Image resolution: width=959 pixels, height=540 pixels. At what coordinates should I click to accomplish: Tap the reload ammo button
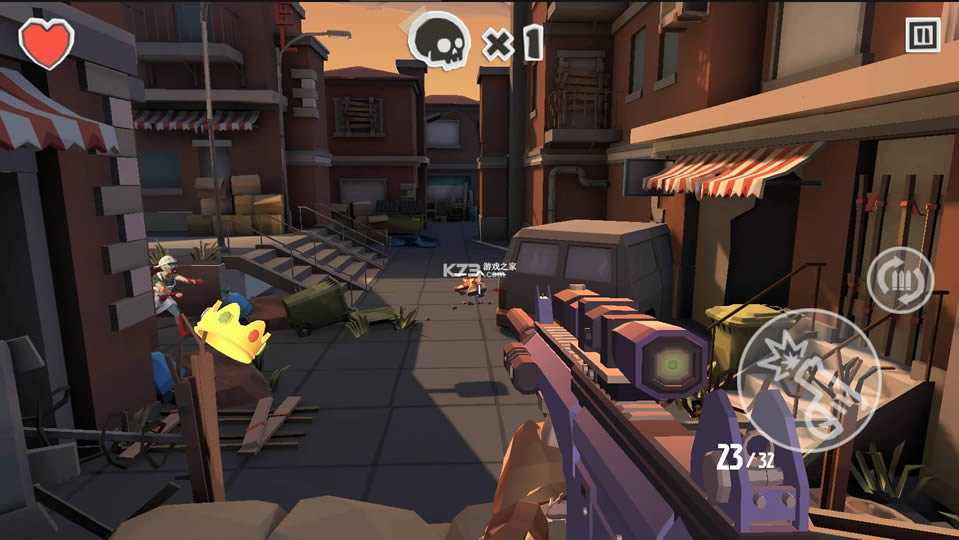[900, 279]
